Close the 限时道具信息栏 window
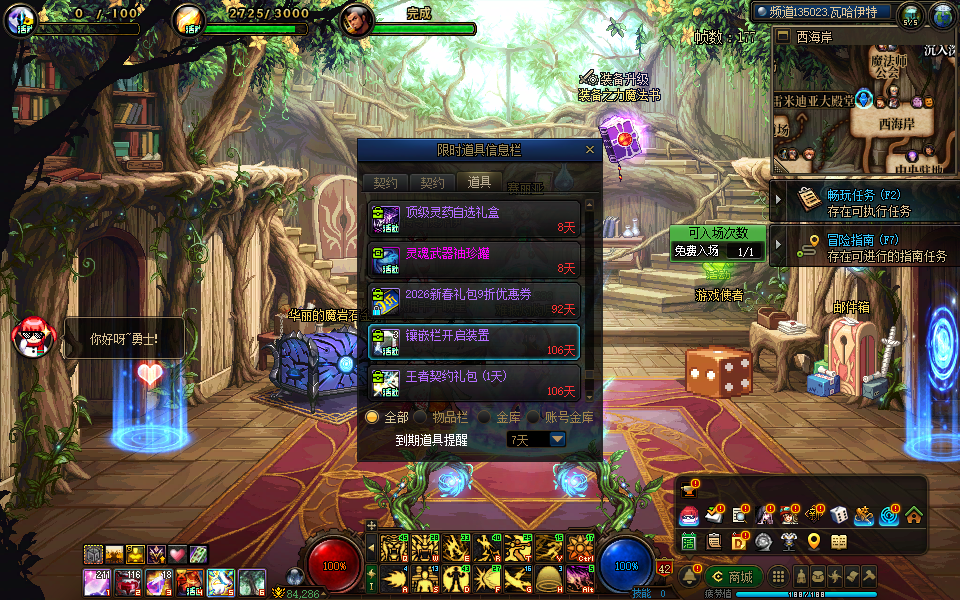Image resolution: width=960 pixels, height=600 pixels. coord(590,150)
